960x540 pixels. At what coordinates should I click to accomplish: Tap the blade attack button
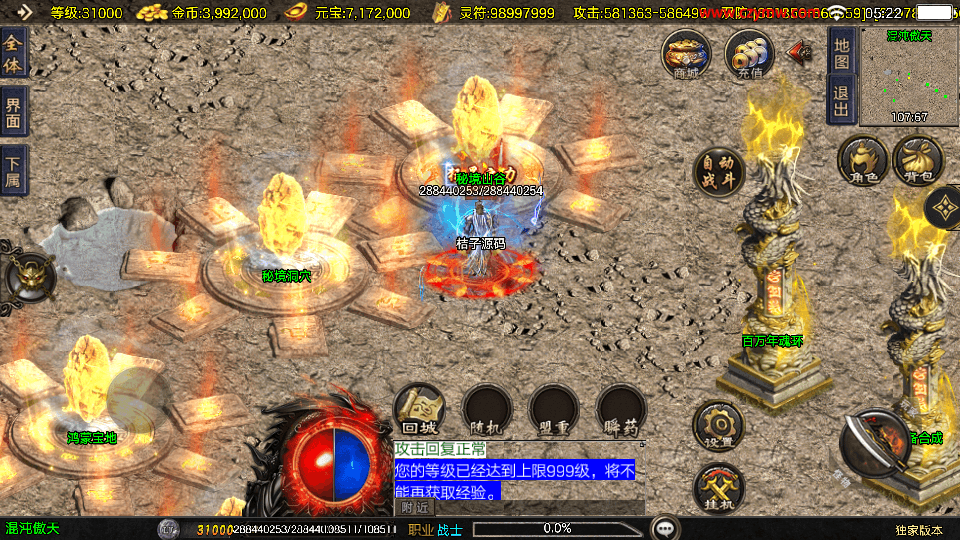click(x=874, y=442)
